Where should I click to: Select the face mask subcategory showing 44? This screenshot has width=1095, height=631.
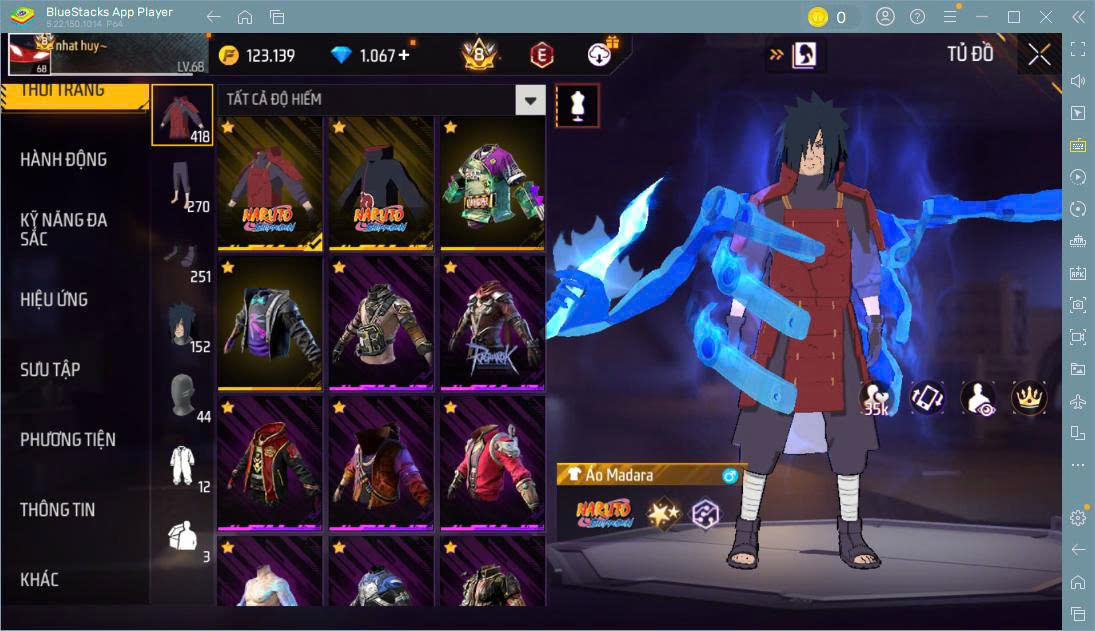tap(182, 397)
